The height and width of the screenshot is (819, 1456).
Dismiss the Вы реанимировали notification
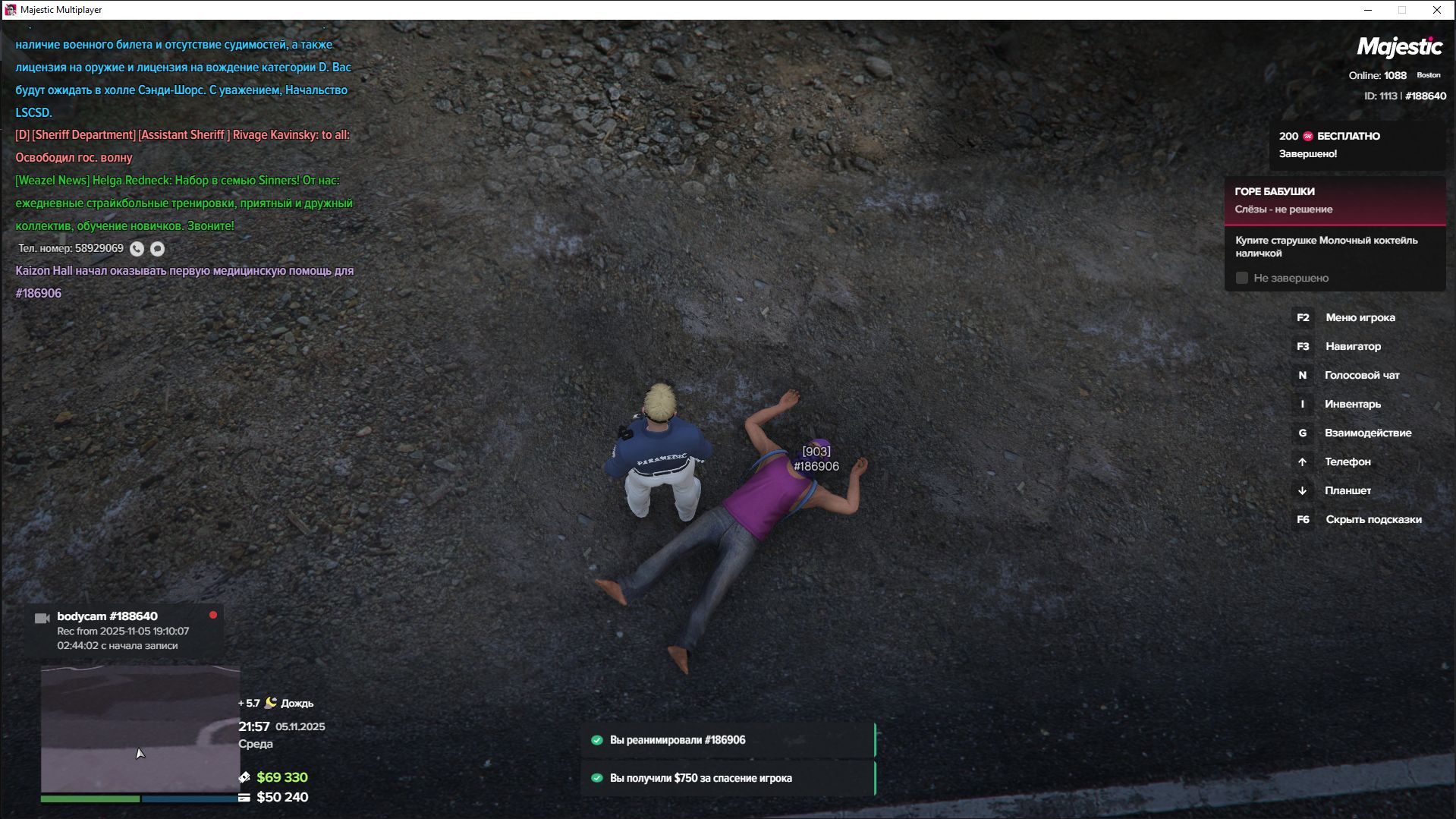pos(728,740)
